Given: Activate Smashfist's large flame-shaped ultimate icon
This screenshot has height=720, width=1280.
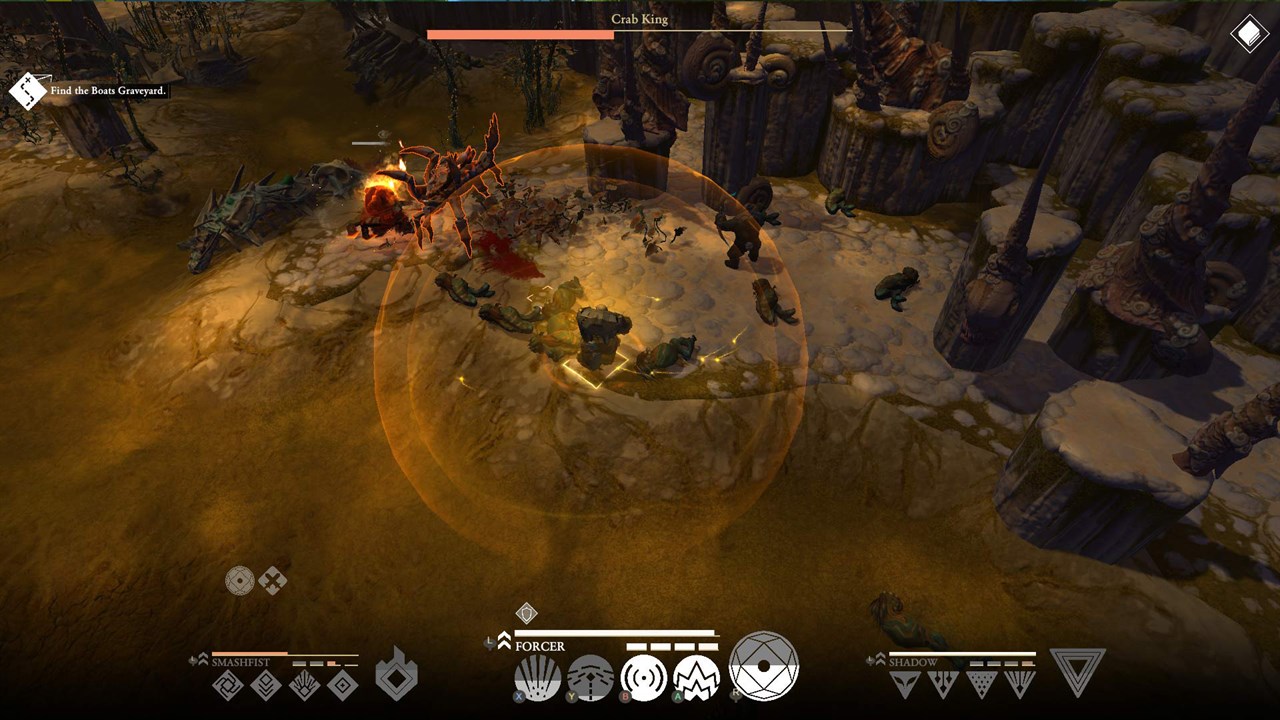Looking at the screenshot, I should 396,675.
